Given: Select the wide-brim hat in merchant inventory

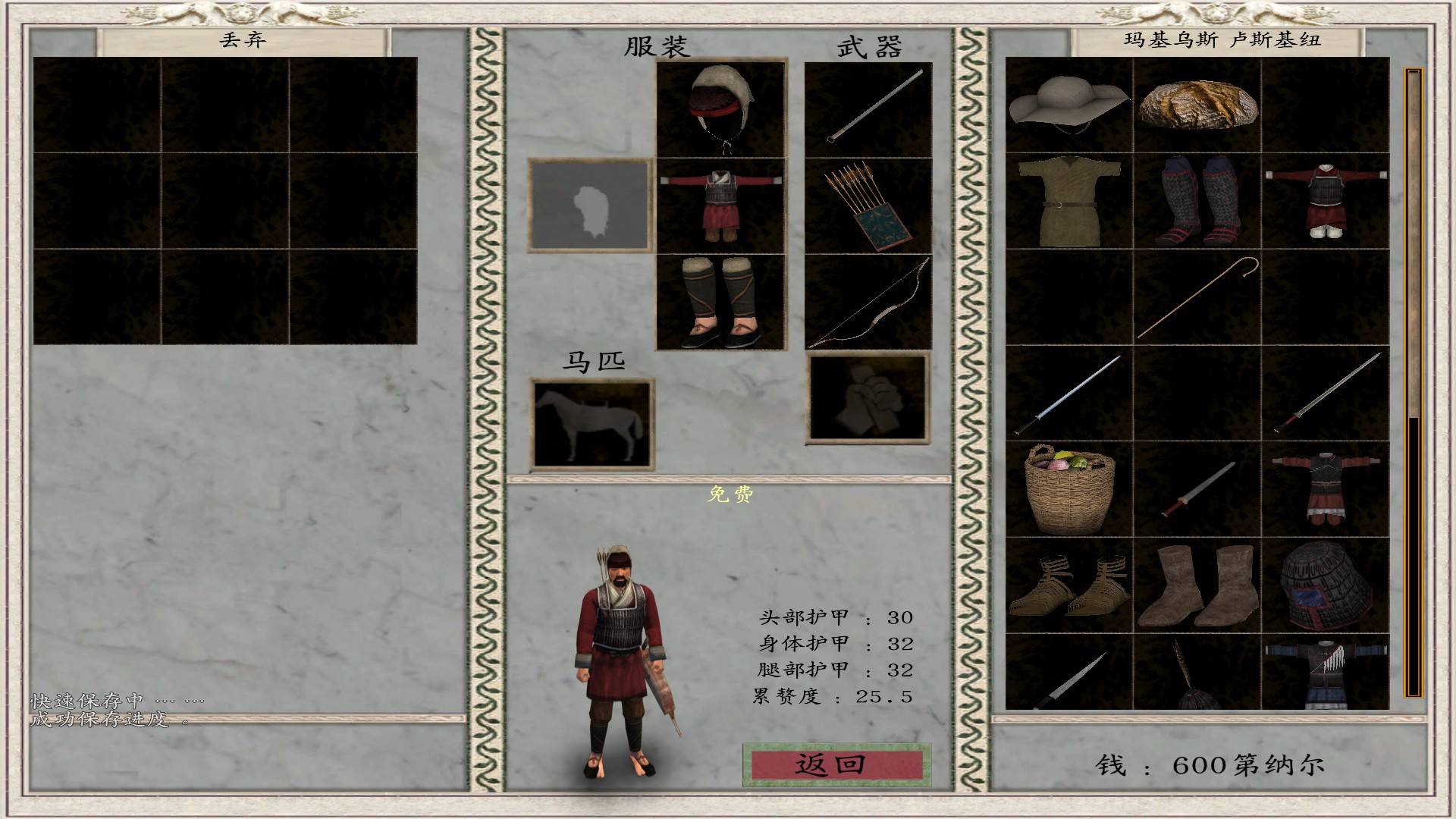Looking at the screenshot, I should coord(1068,105).
